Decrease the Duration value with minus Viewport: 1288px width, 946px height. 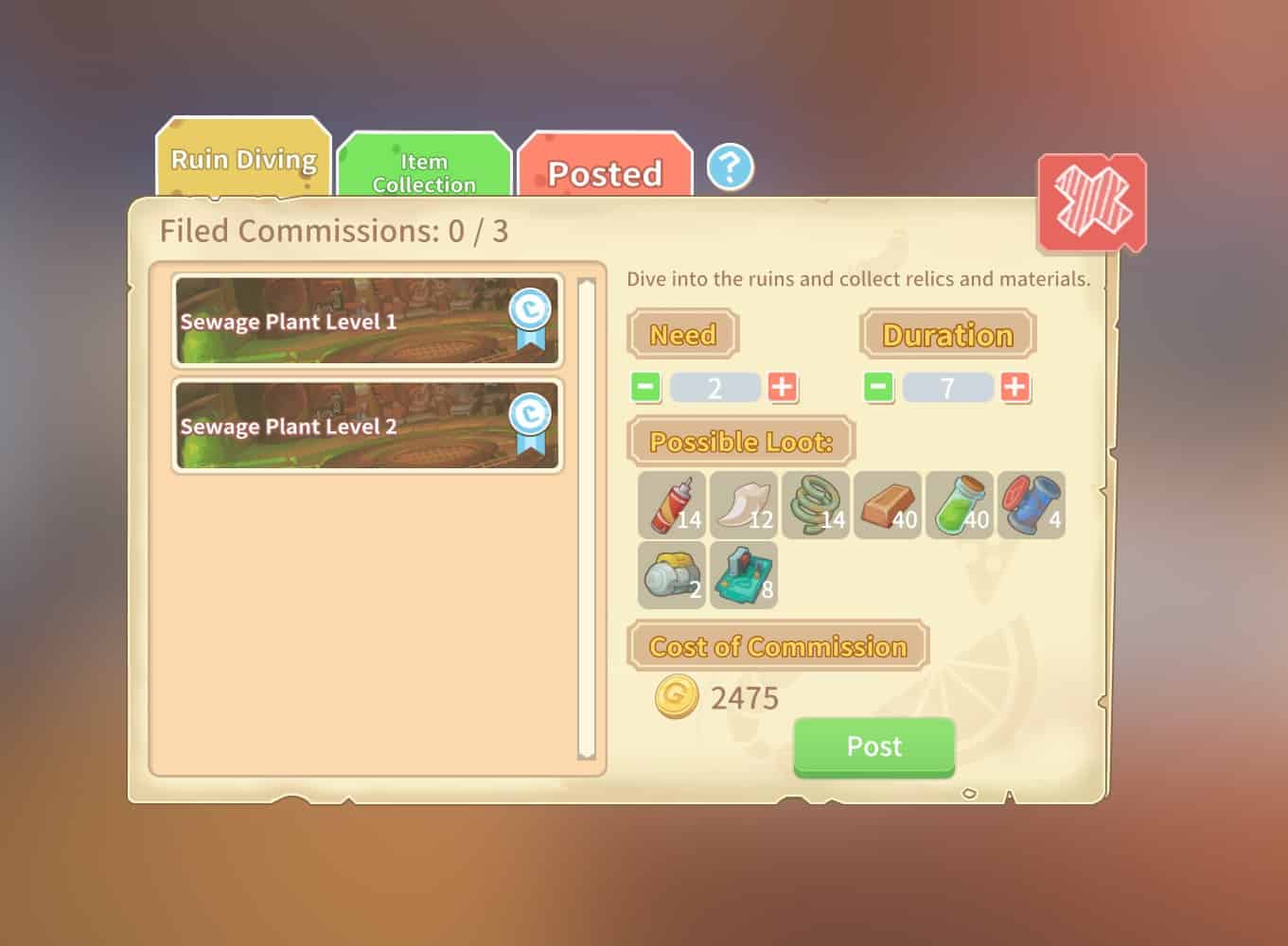[876, 387]
